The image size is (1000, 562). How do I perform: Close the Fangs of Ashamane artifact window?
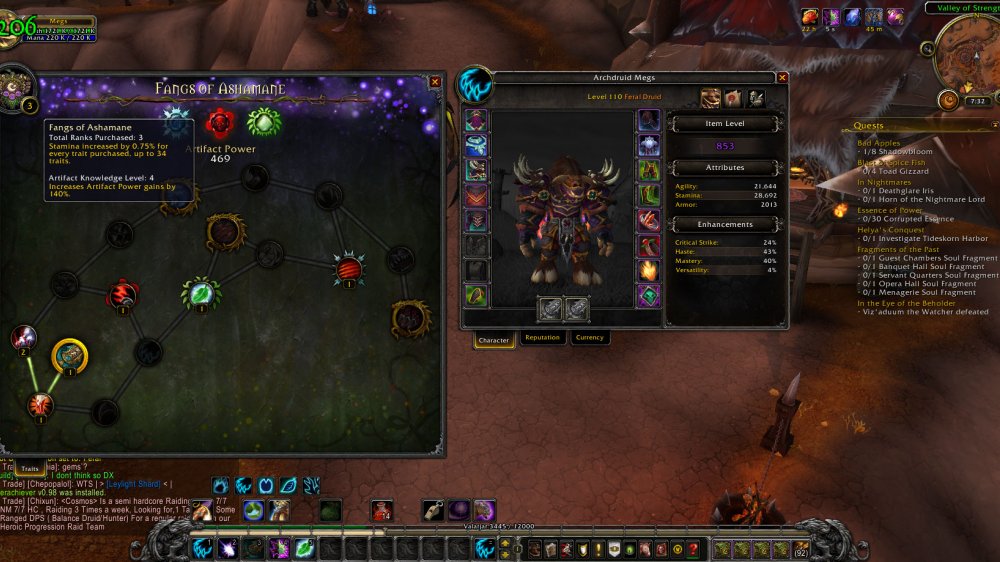tap(435, 82)
